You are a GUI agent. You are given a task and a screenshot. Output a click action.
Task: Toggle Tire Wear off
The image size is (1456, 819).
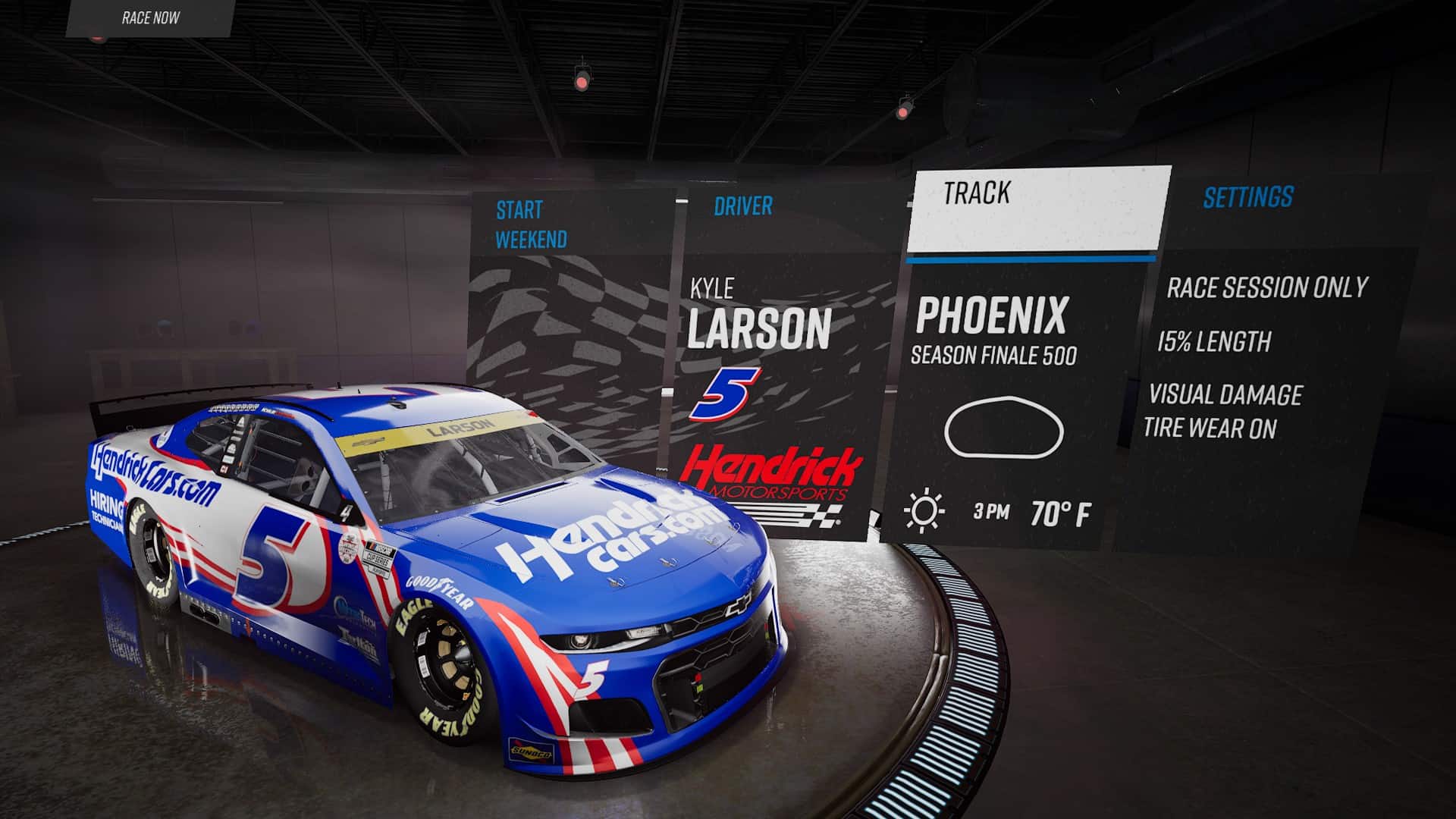tap(1213, 427)
